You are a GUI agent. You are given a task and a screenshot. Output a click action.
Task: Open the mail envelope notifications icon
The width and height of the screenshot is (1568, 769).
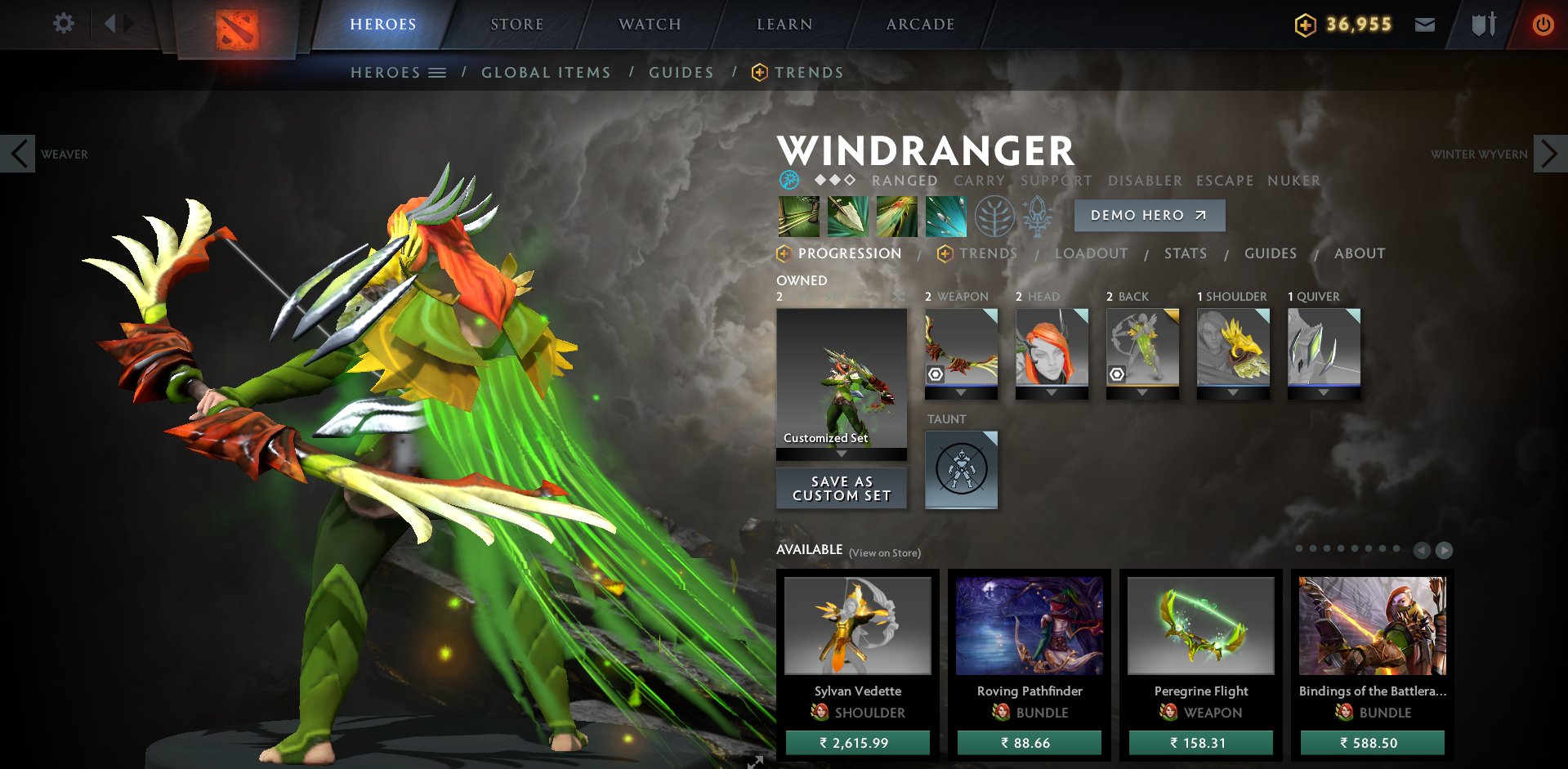pyautogui.click(x=1425, y=25)
